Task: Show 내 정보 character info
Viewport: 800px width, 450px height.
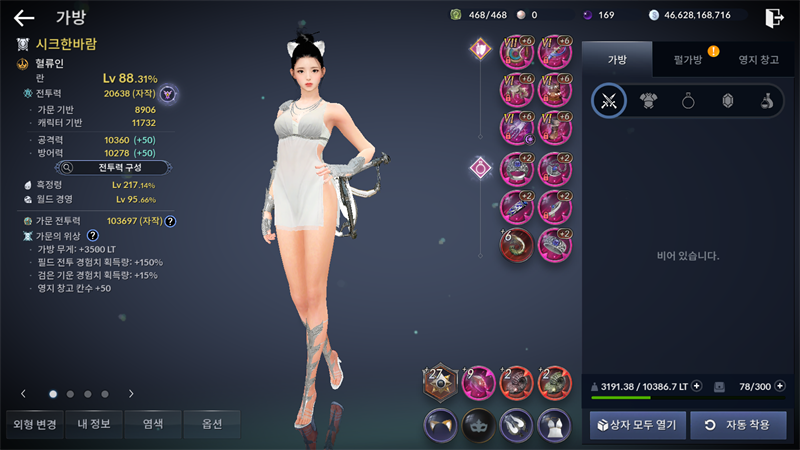Action: tap(94, 424)
